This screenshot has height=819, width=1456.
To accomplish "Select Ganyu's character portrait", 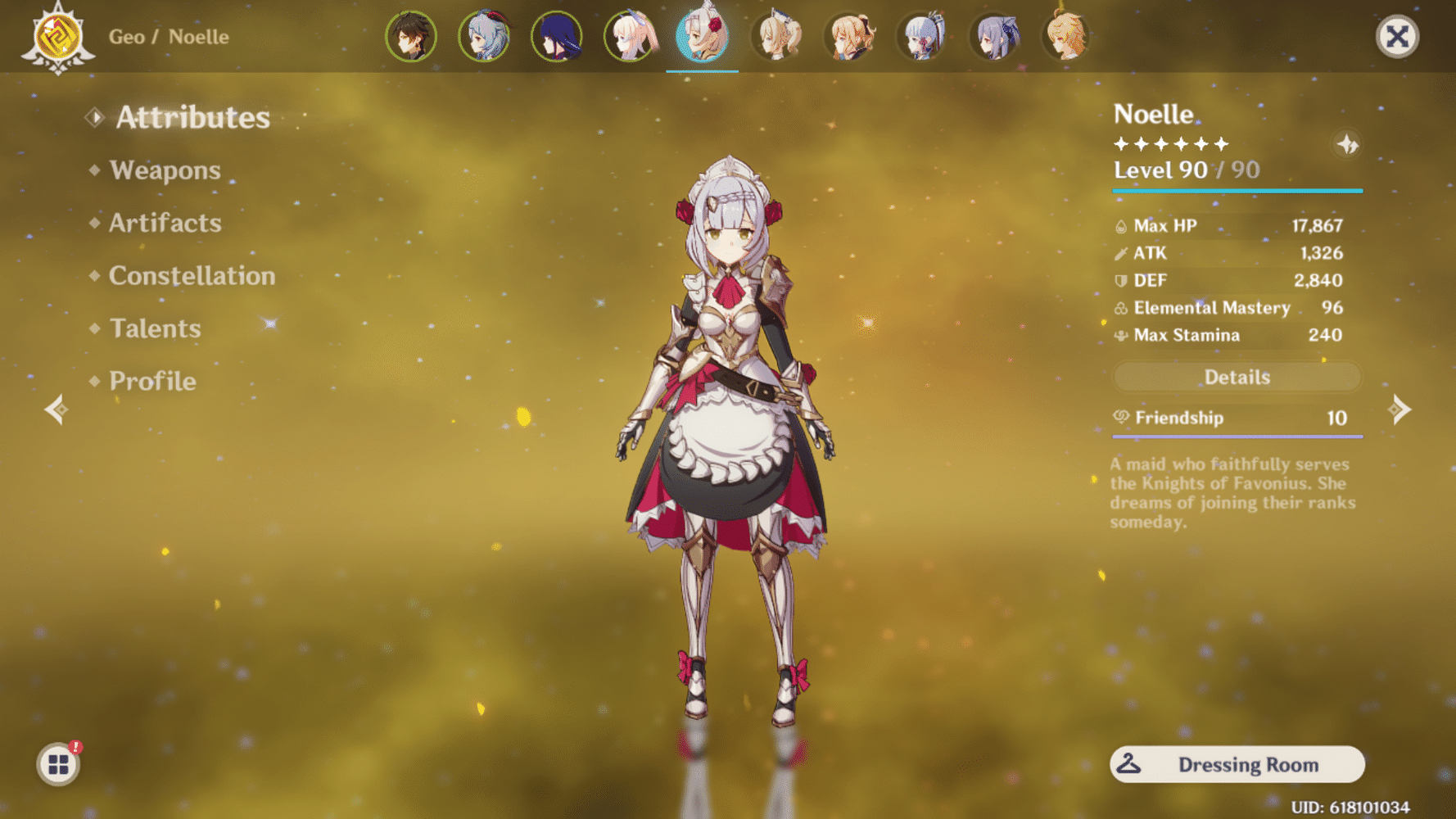I will (x=484, y=36).
